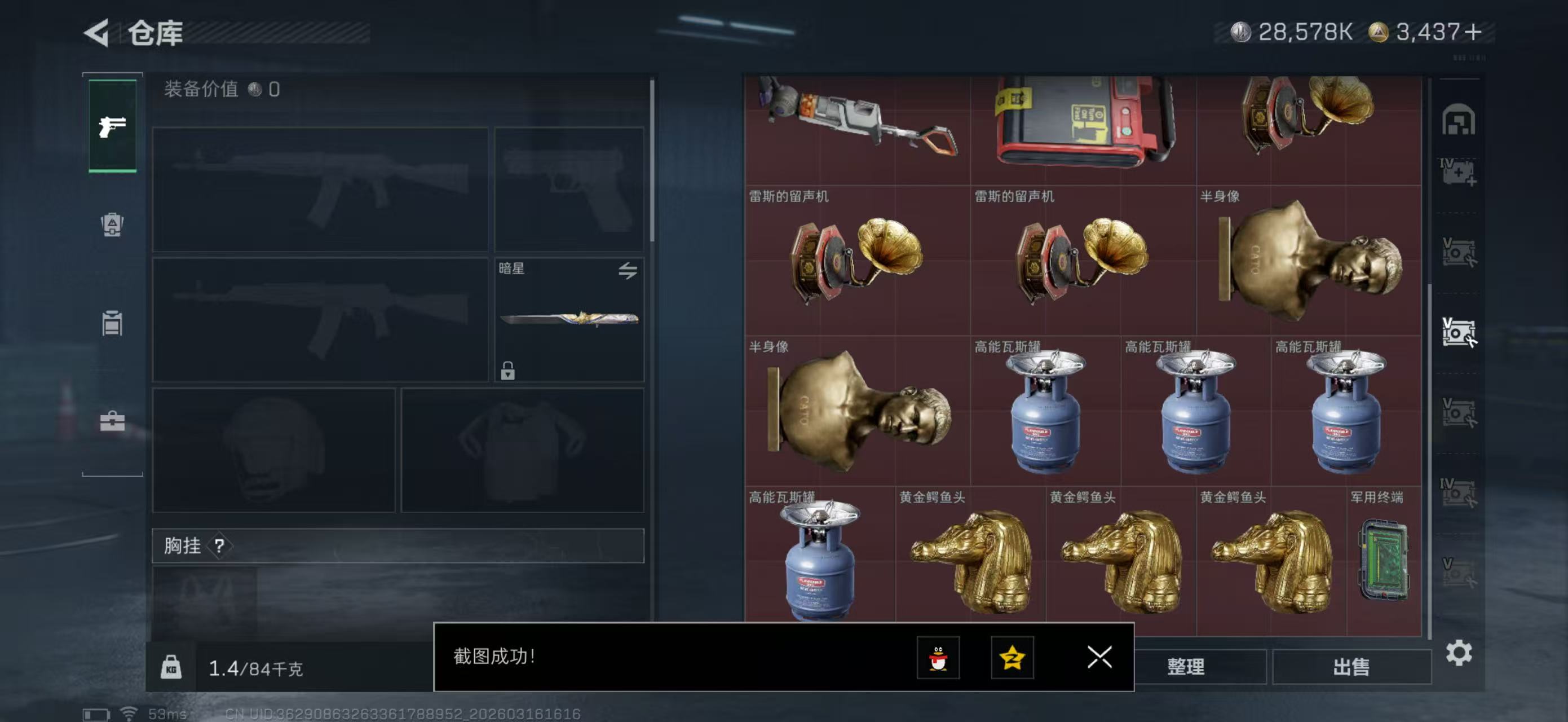The image size is (1568, 722).
Task: Select the backpack equipment icon on left sidebar
Action: [113, 225]
